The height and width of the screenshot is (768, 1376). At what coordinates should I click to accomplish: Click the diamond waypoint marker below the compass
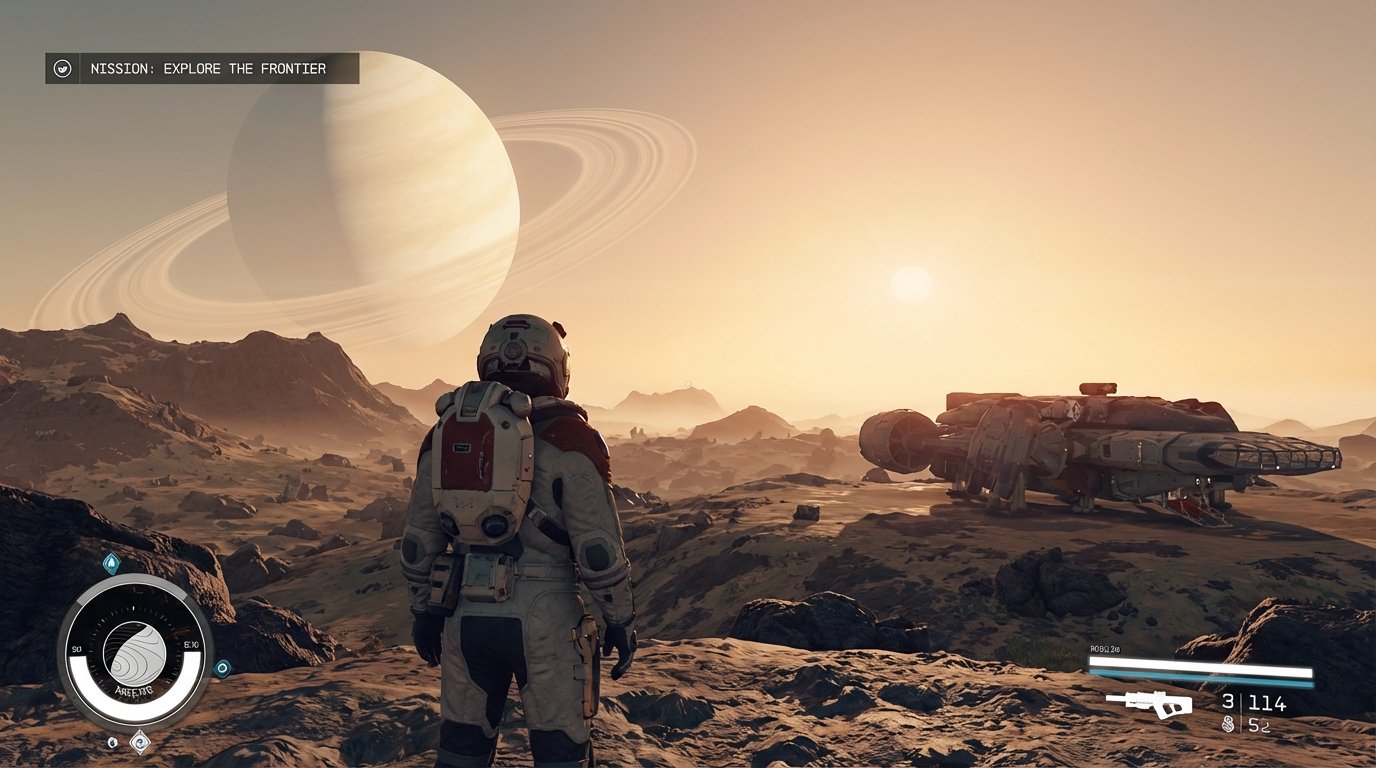[x=141, y=742]
